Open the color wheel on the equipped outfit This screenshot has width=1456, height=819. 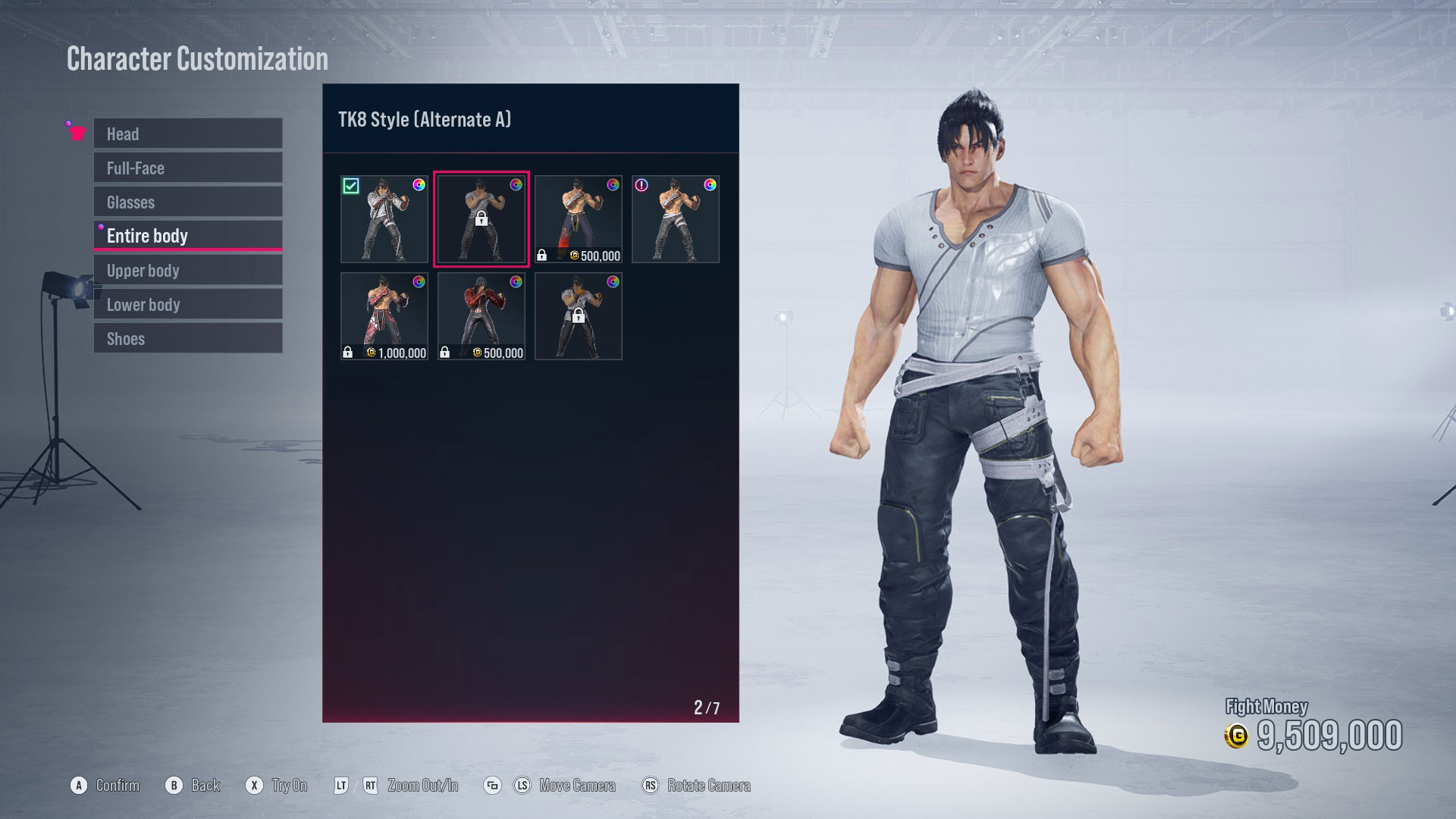[x=418, y=186]
